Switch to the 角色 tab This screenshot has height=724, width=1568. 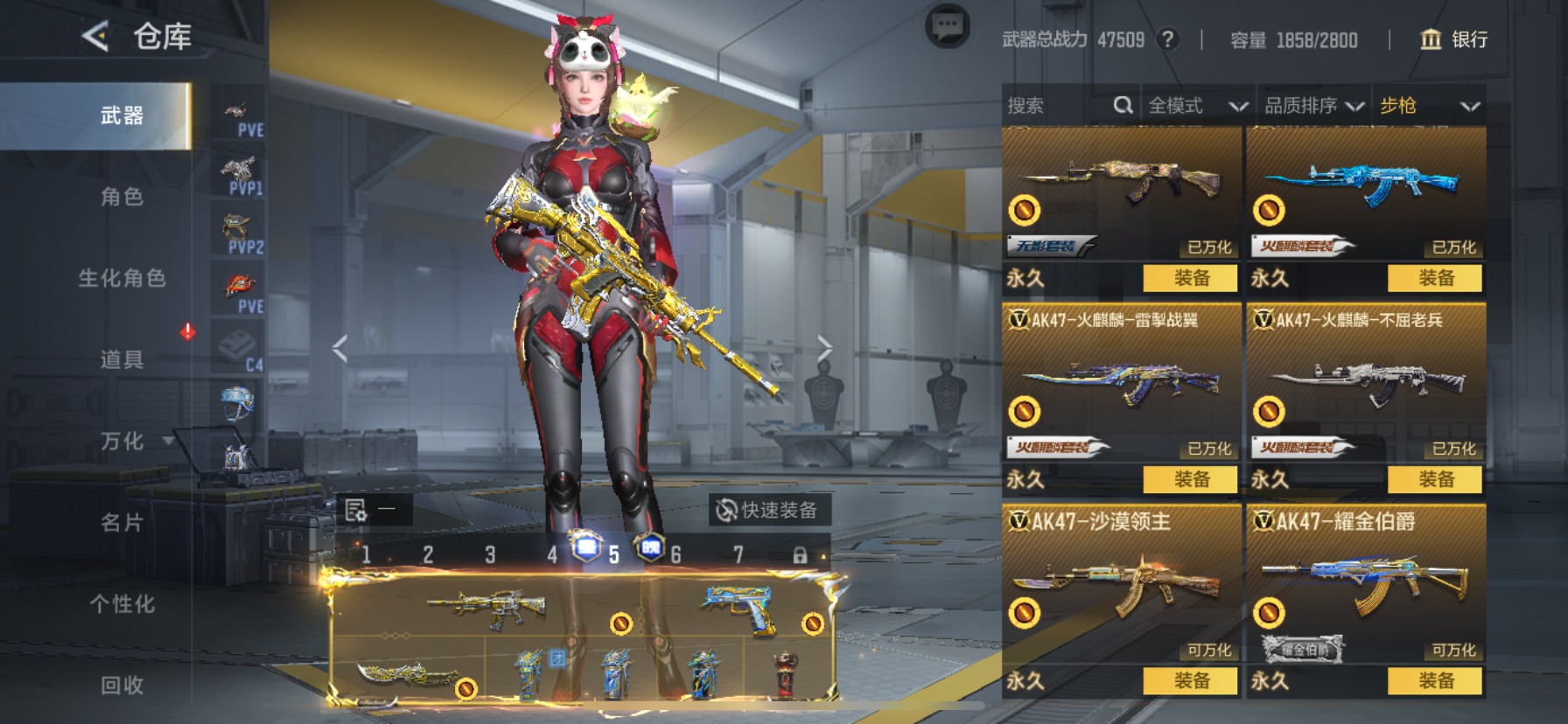pyautogui.click(x=122, y=197)
